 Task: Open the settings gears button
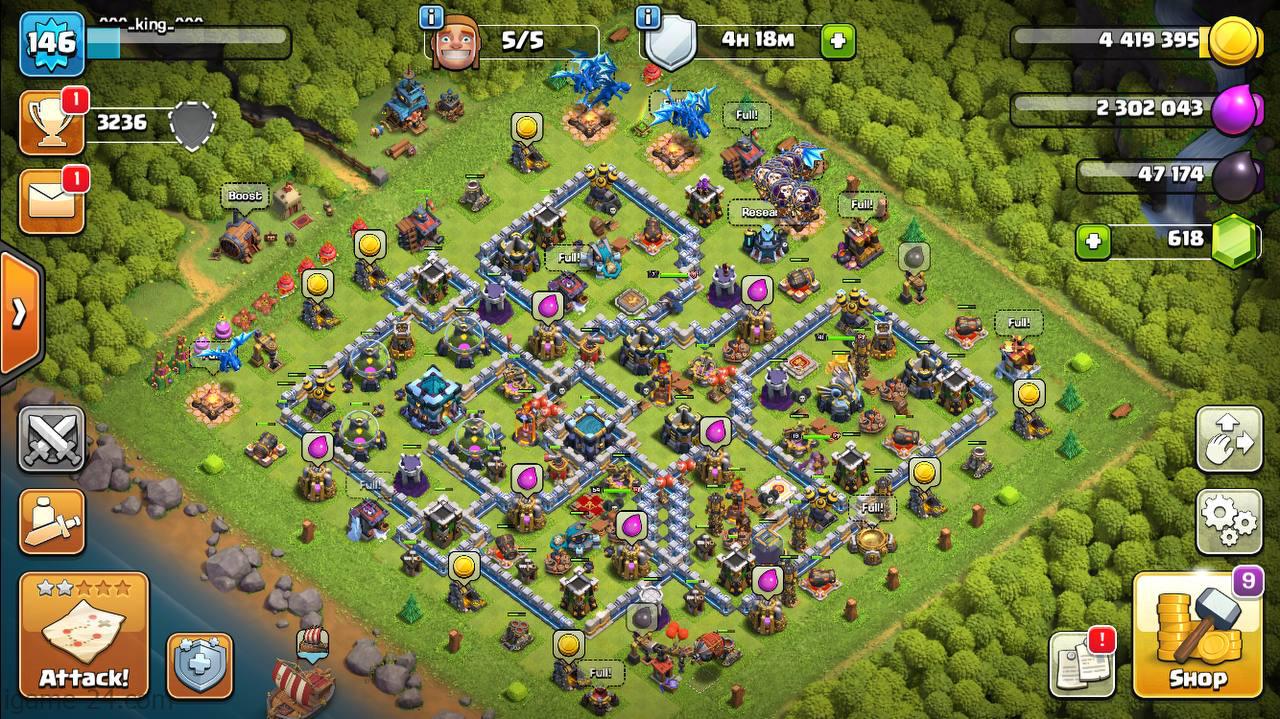[1229, 521]
